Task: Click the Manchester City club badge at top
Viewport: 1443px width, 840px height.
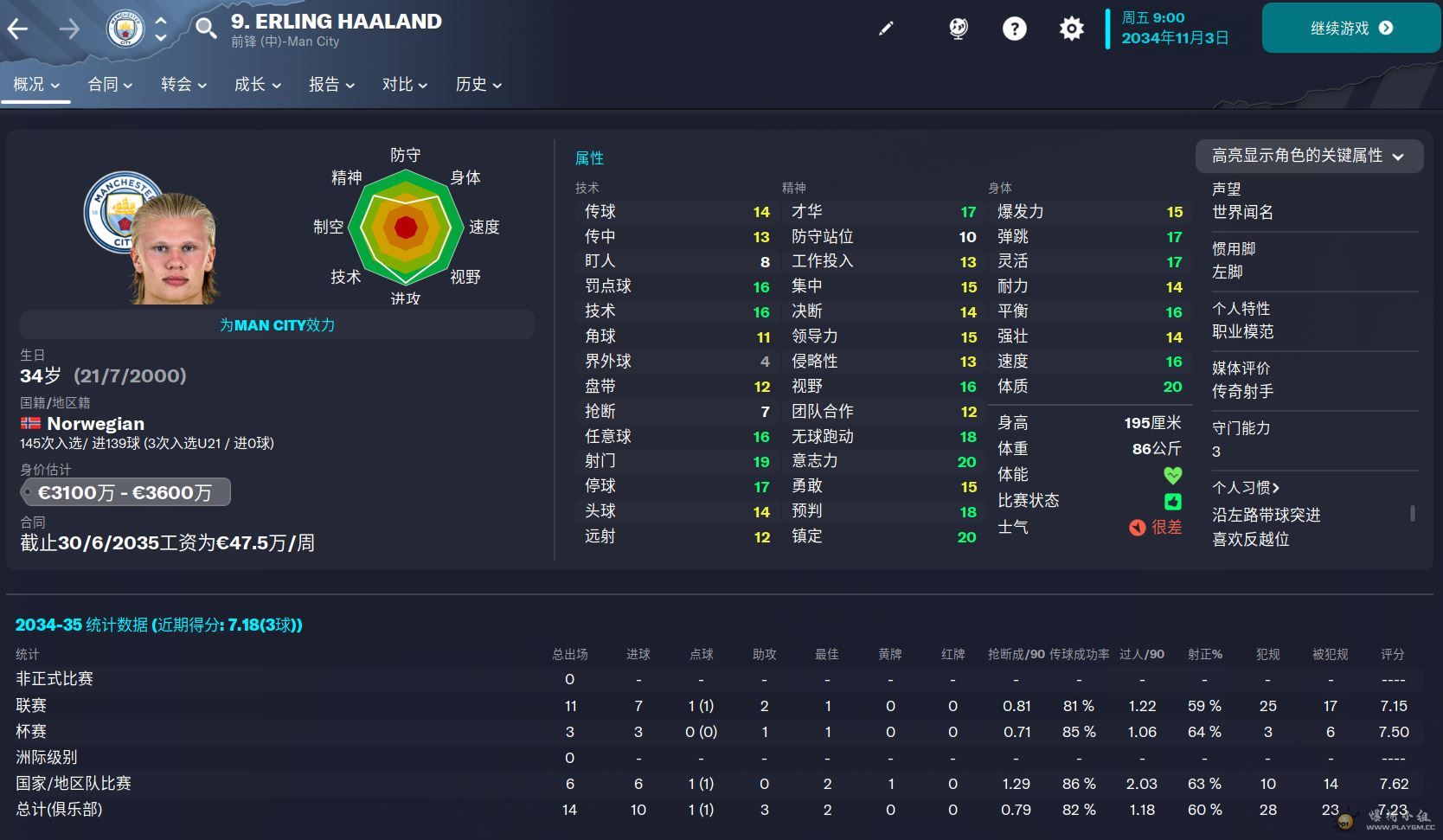Action: [x=125, y=29]
